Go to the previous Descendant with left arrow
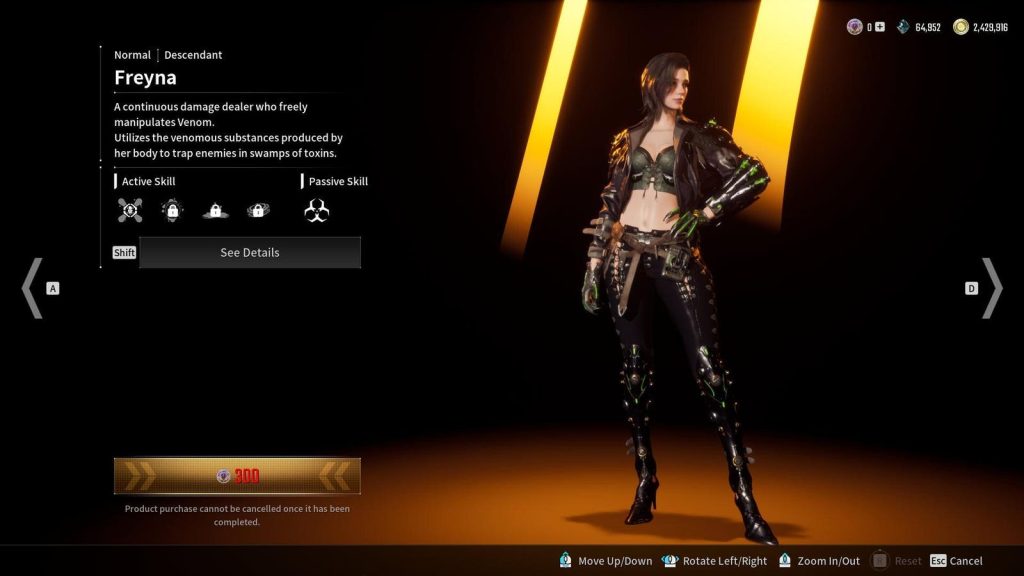 tap(32, 288)
